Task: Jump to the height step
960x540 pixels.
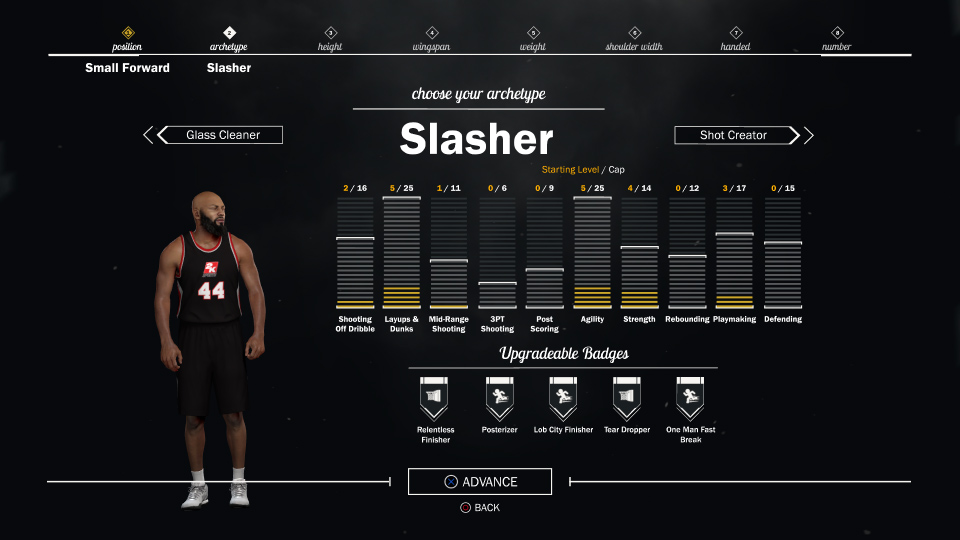Action: (330, 40)
